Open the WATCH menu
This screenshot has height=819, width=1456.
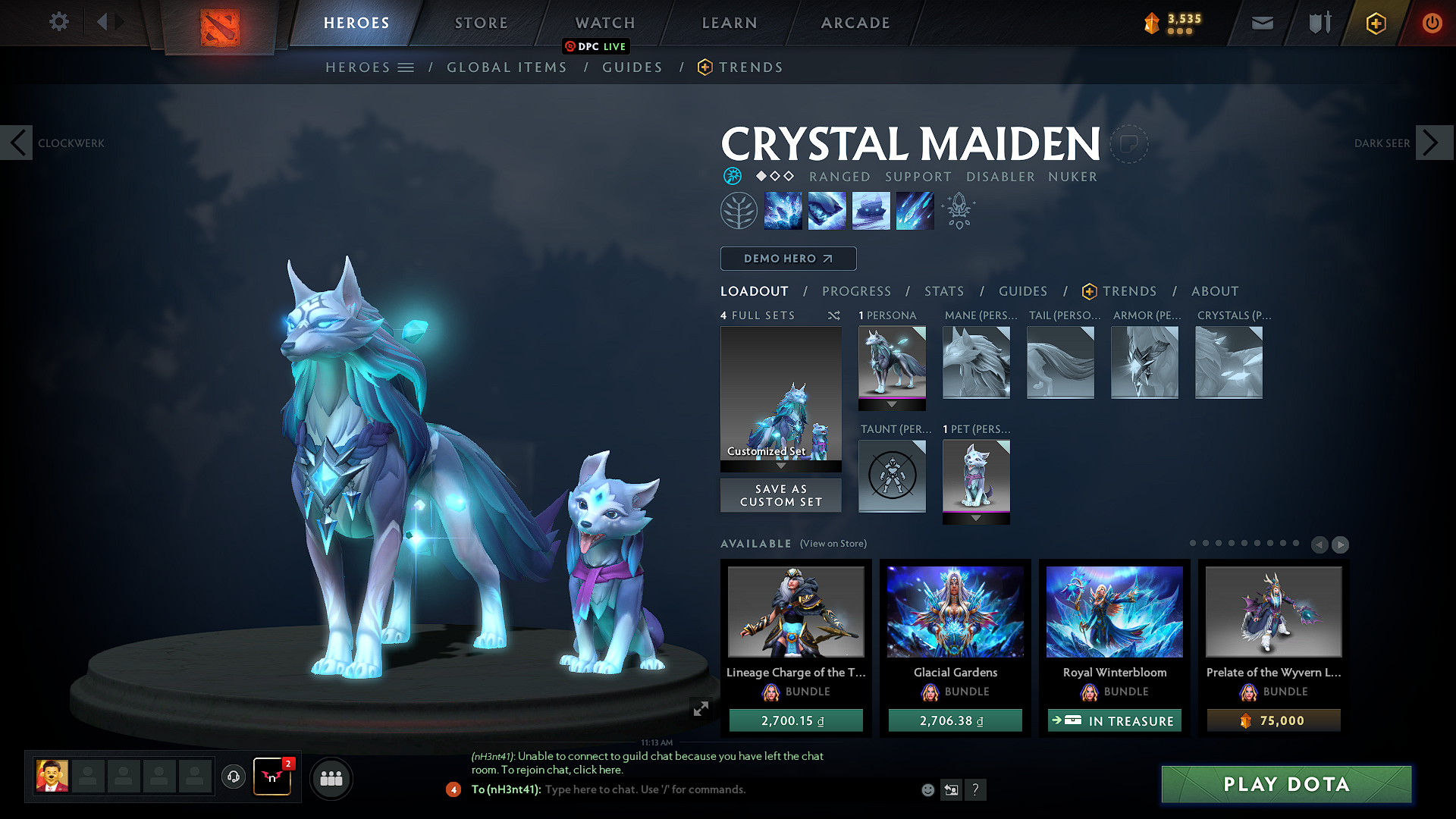pos(604,23)
